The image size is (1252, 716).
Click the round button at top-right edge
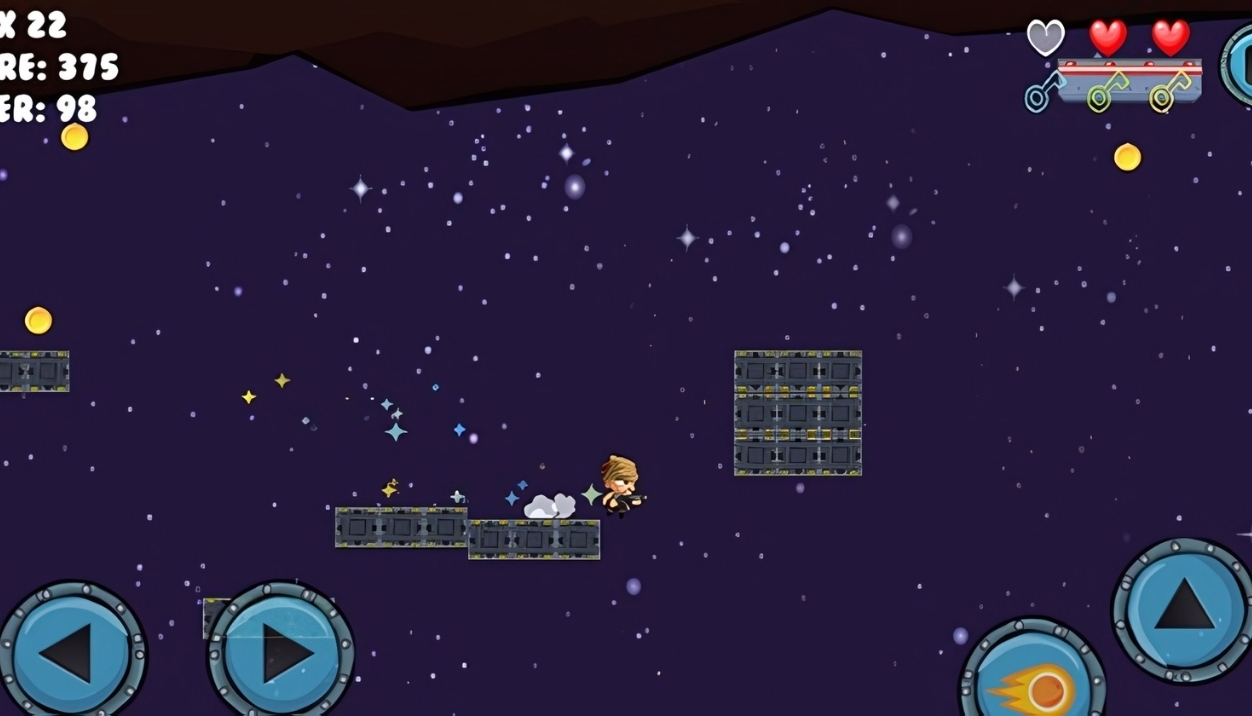pyautogui.click(x=1240, y=65)
